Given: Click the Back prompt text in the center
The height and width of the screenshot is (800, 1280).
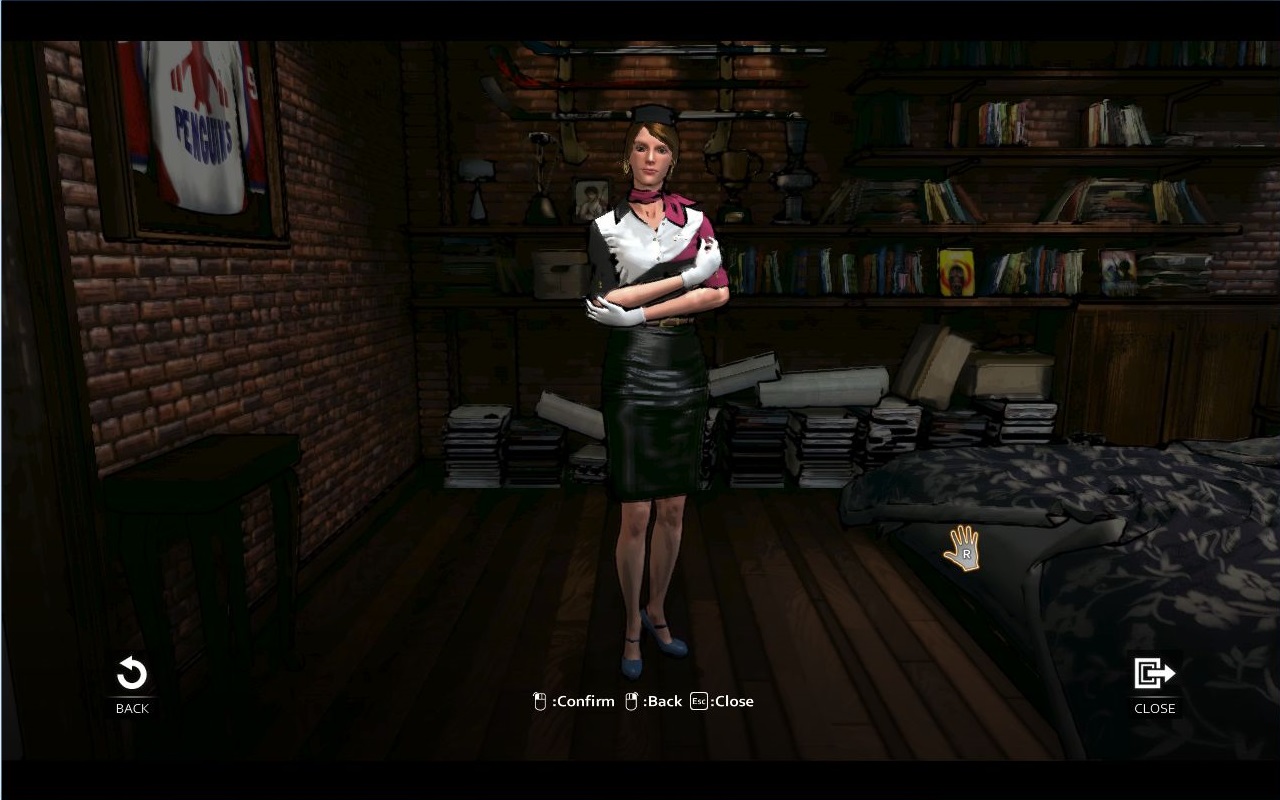Looking at the screenshot, I should (x=661, y=701).
